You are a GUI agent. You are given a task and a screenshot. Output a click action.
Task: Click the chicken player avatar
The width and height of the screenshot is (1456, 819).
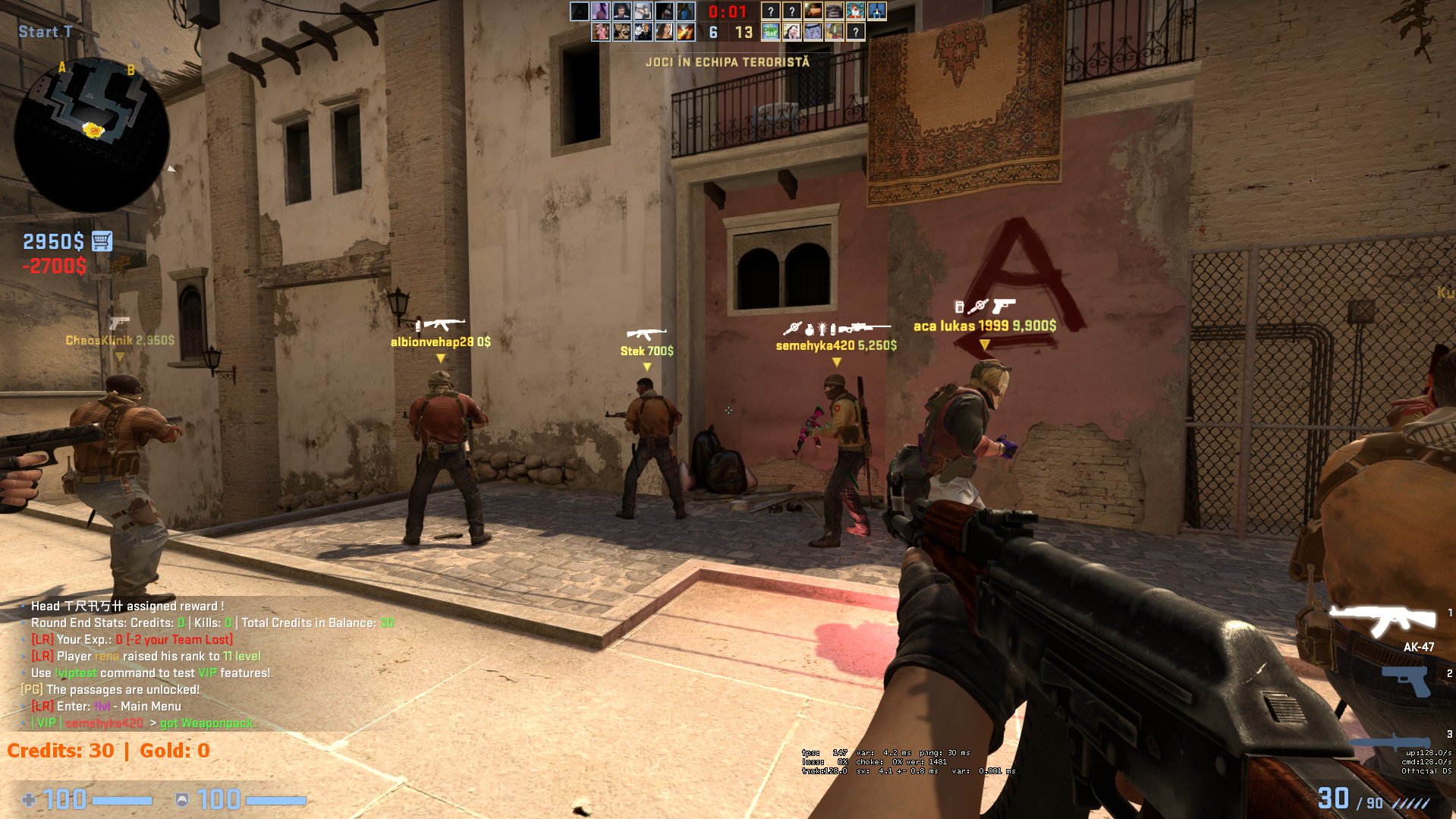tap(855, 11)
